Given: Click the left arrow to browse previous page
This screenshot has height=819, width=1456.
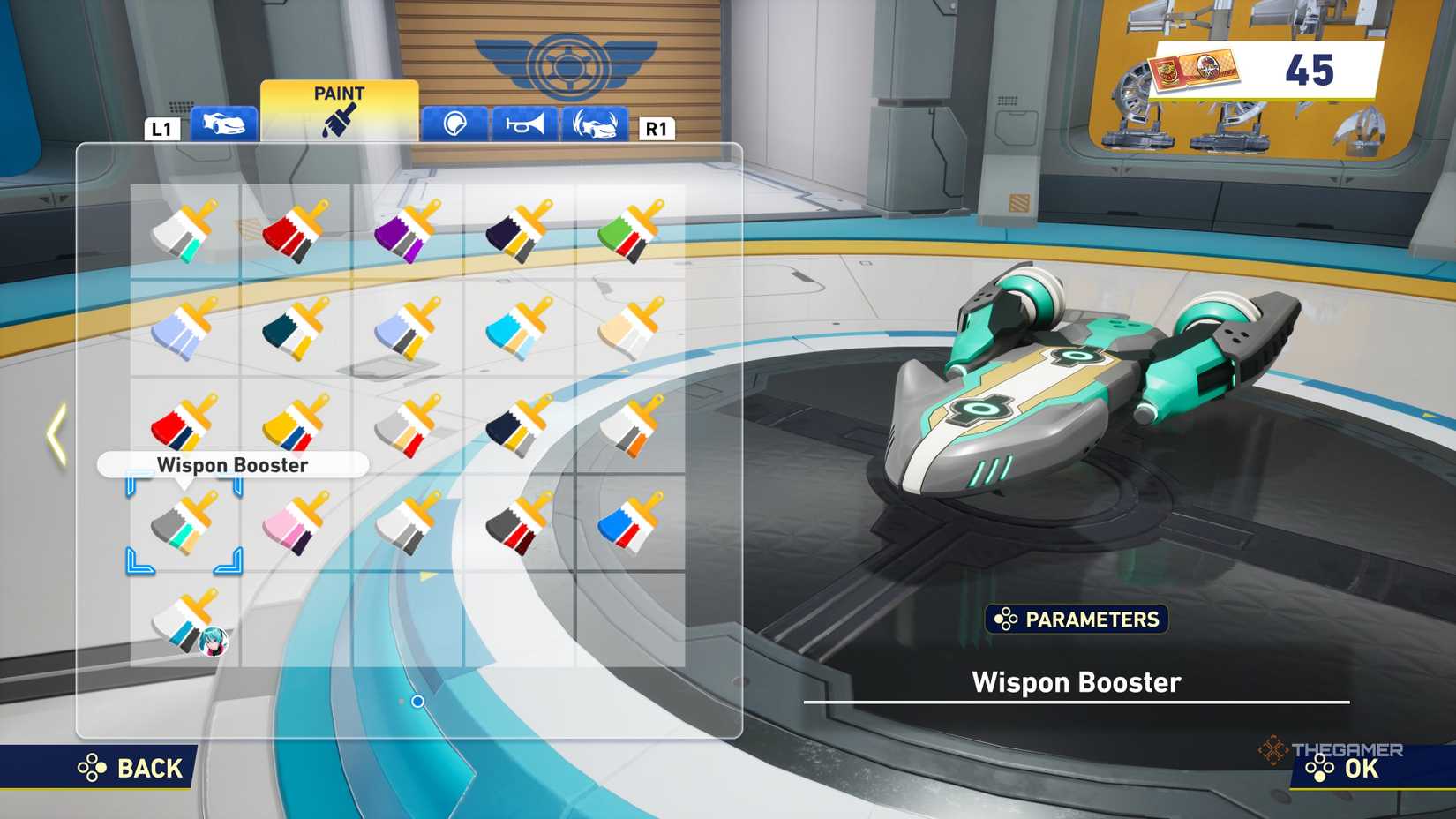Looking at the screenshot, I should [55, 432].
